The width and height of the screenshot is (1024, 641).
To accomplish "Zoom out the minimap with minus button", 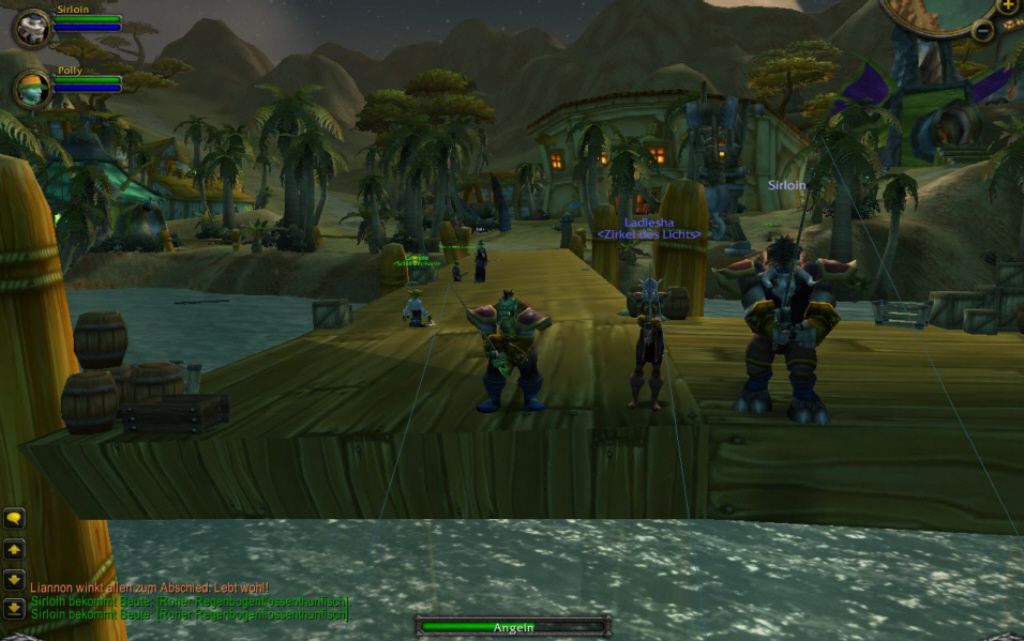I will [x=982, y=30].
